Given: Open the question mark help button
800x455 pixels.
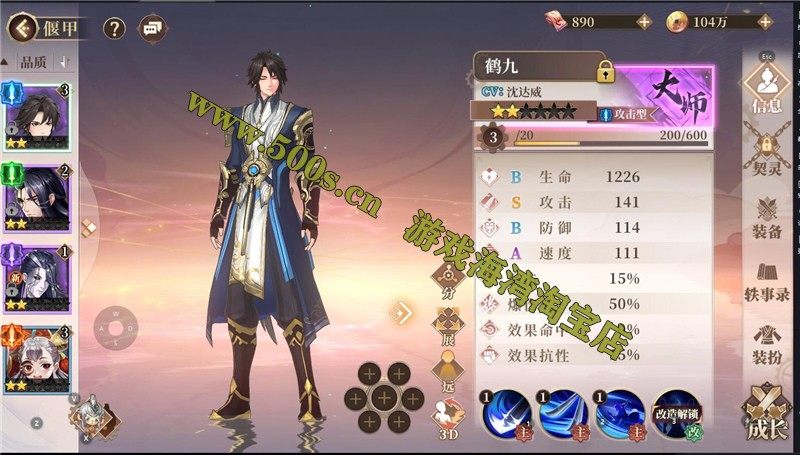Looking at the screenshot, I should pyautogui.click(x=115, y=28).
